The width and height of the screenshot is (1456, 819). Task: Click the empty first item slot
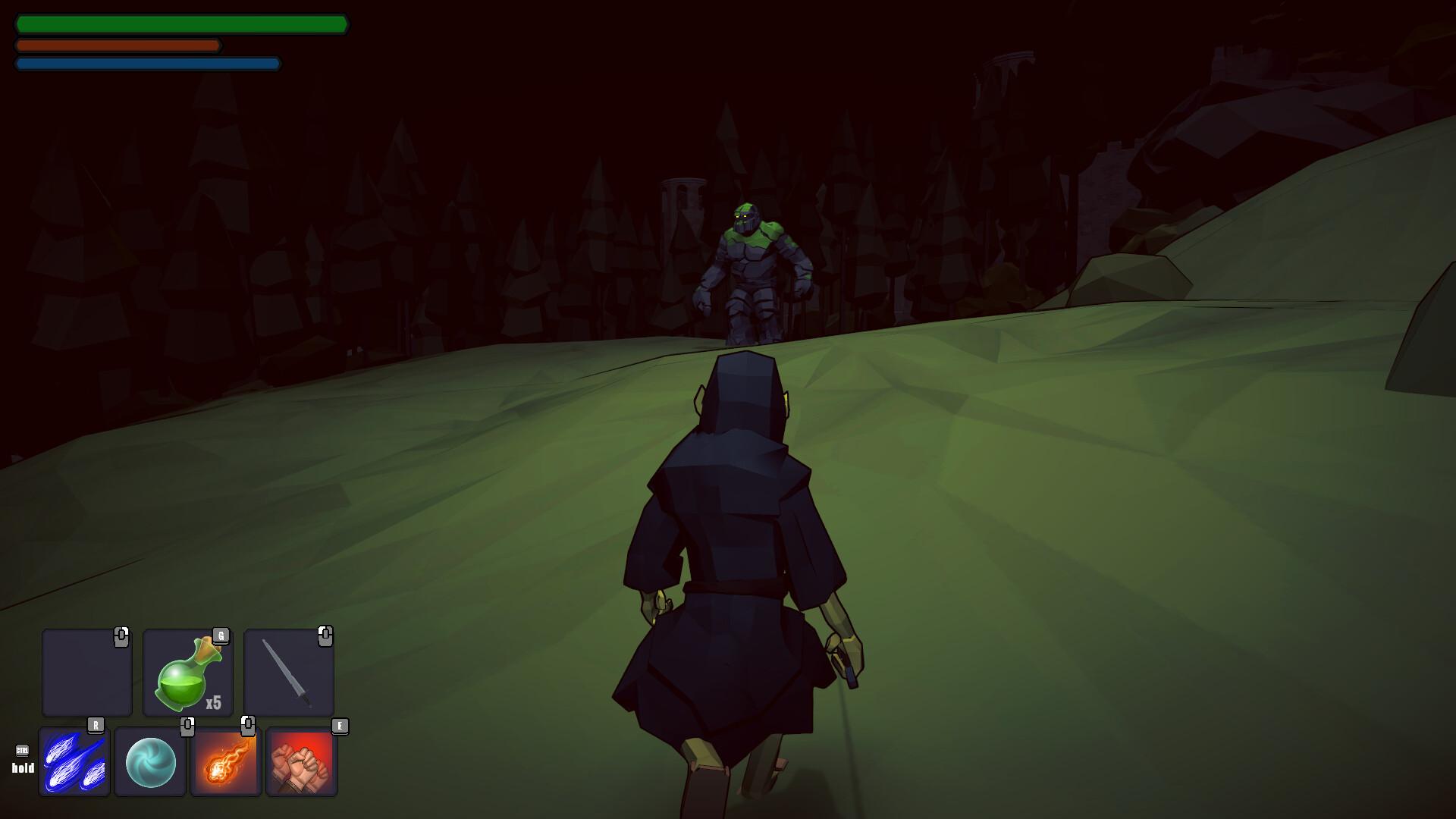click(x=86, y=673)
